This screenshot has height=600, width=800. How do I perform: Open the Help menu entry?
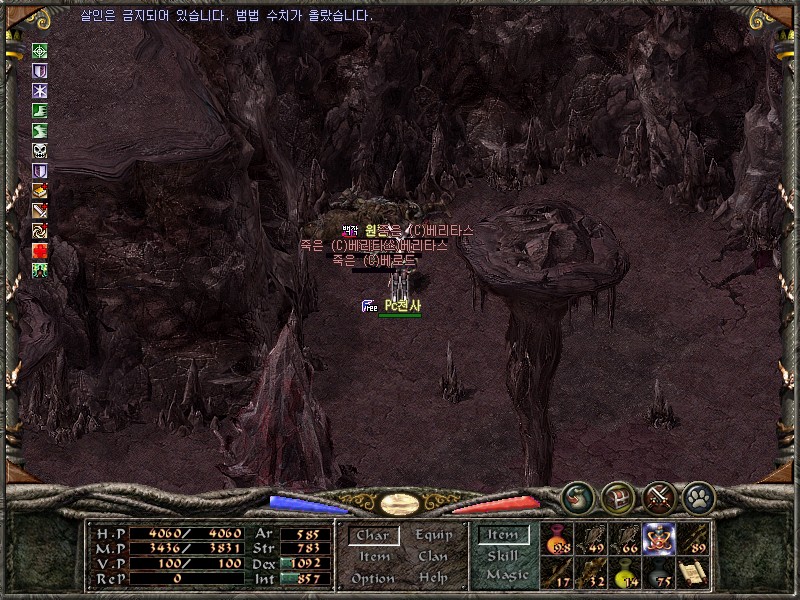433,578
